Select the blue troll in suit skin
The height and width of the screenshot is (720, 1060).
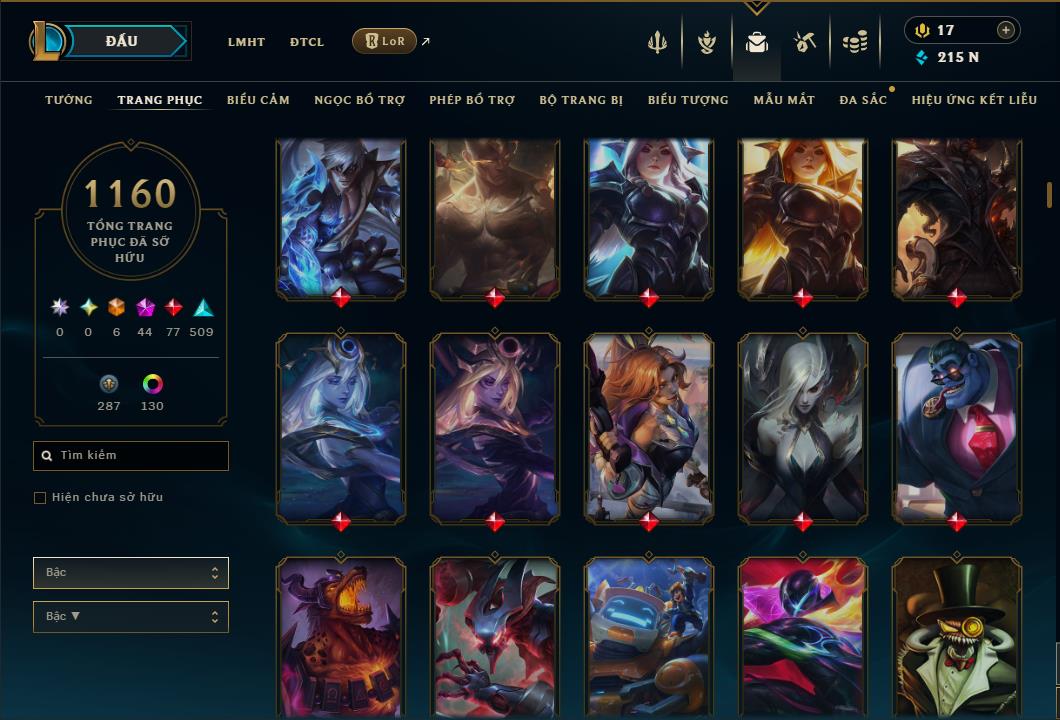point(957,425)
